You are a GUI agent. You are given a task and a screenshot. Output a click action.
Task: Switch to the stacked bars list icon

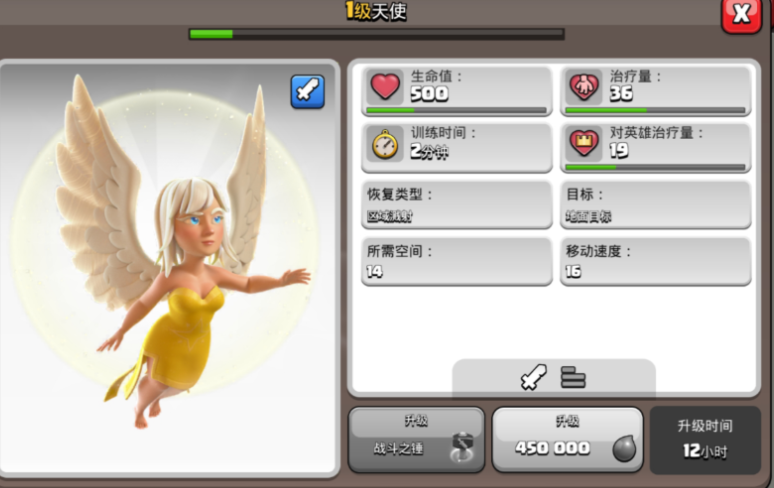[573, 378]
